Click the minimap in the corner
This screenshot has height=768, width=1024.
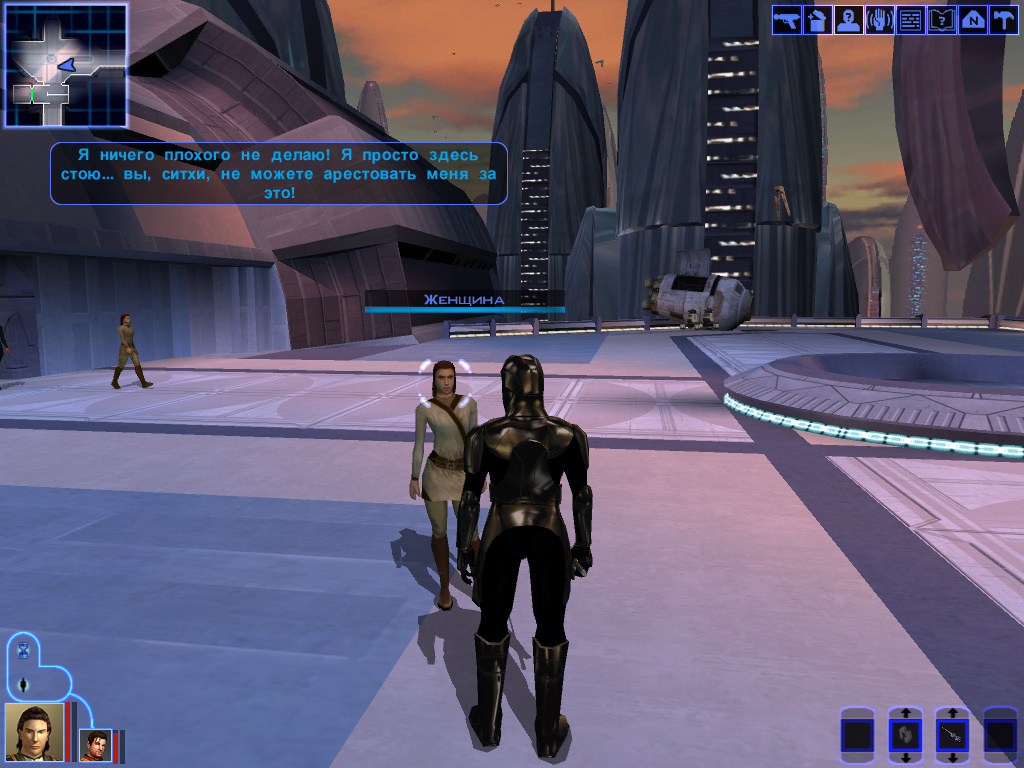[66, 65]
